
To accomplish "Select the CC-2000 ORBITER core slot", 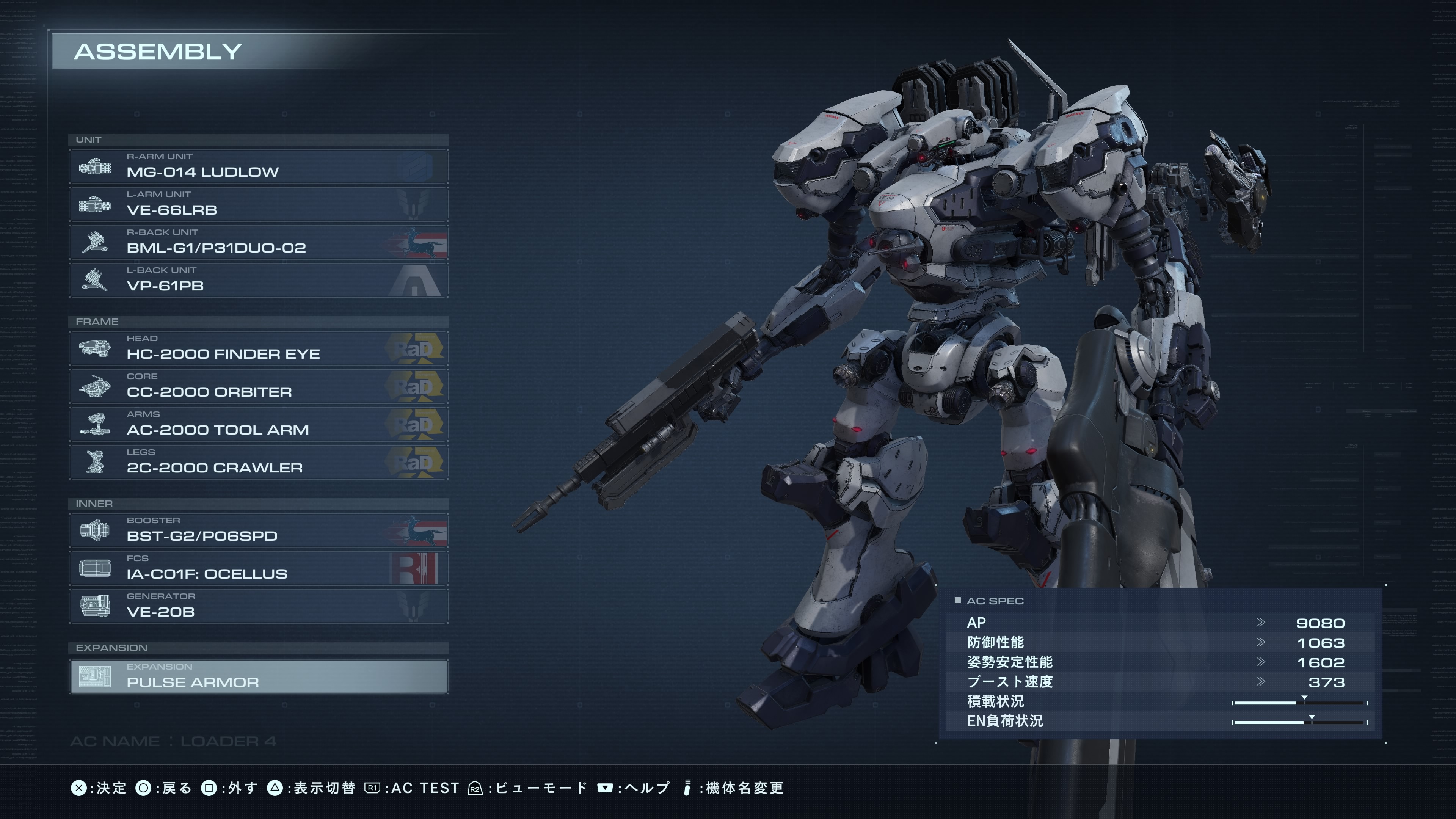I will tap(258, 386).
